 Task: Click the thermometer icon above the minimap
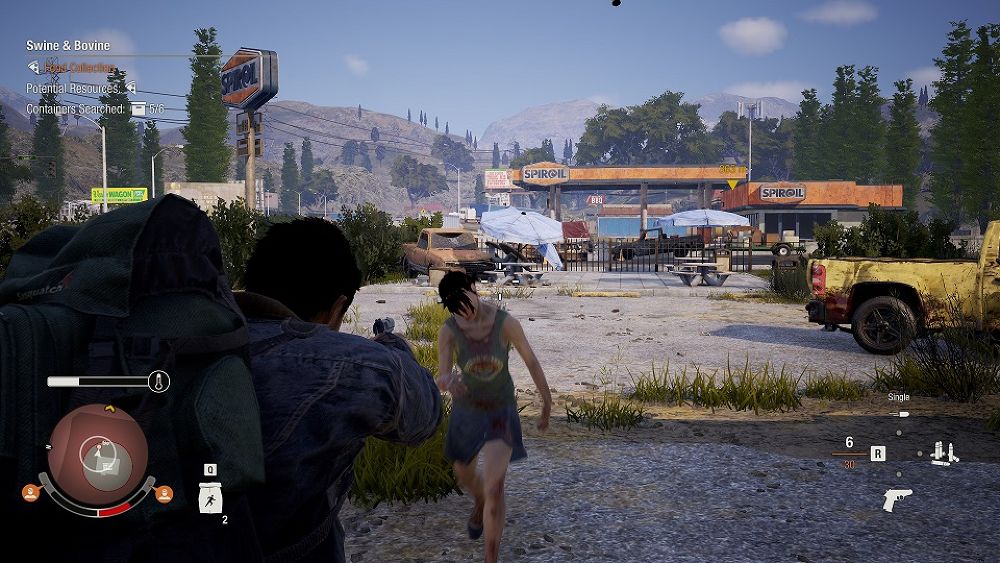click(x=159, y=381)
